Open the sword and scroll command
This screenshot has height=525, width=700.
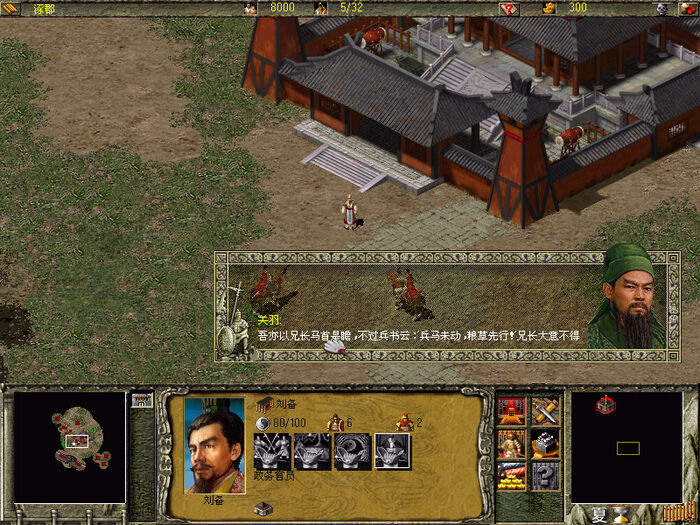[545, 411]
